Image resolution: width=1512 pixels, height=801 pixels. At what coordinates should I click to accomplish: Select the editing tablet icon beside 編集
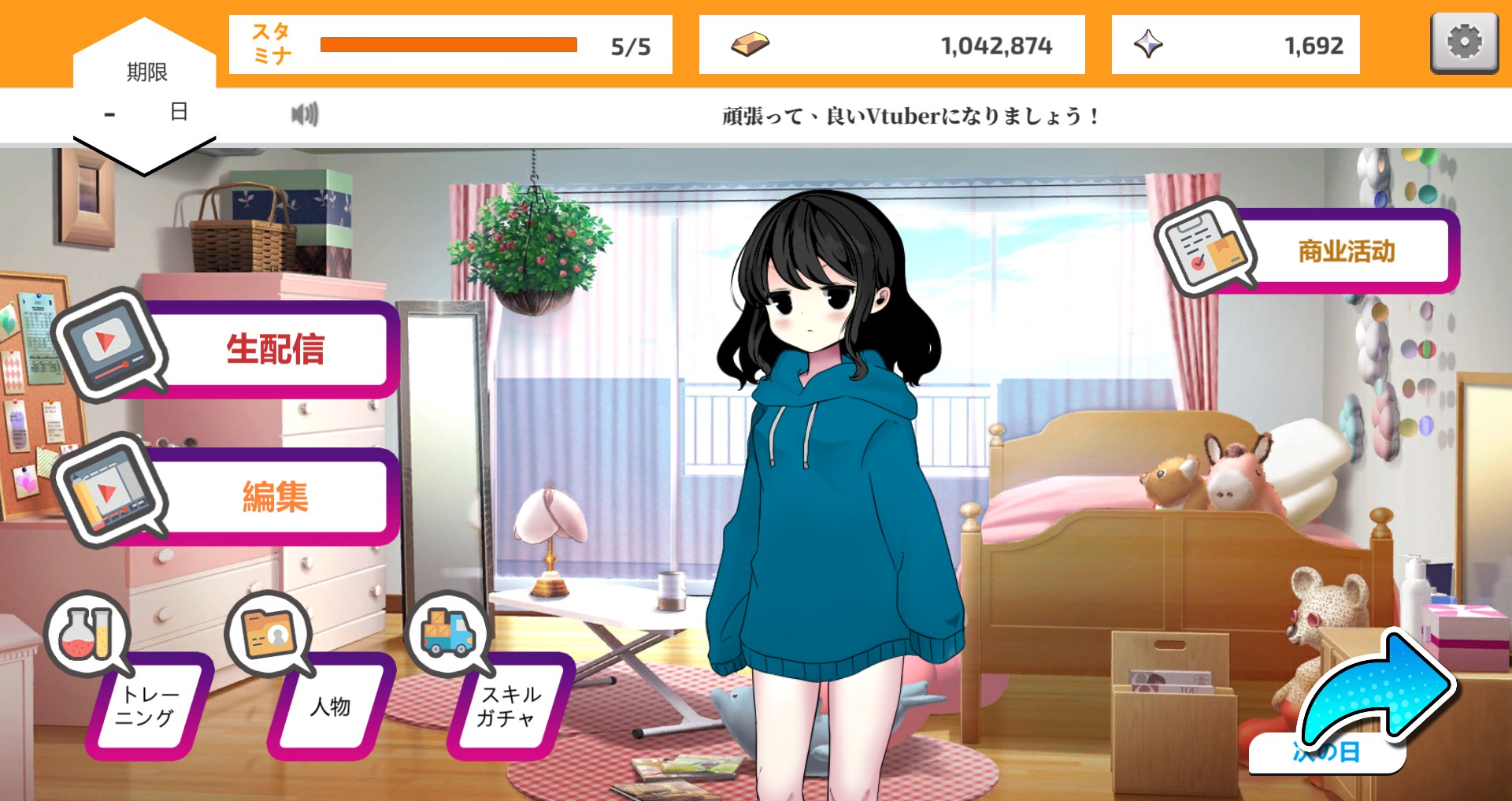tap(110, 491)
